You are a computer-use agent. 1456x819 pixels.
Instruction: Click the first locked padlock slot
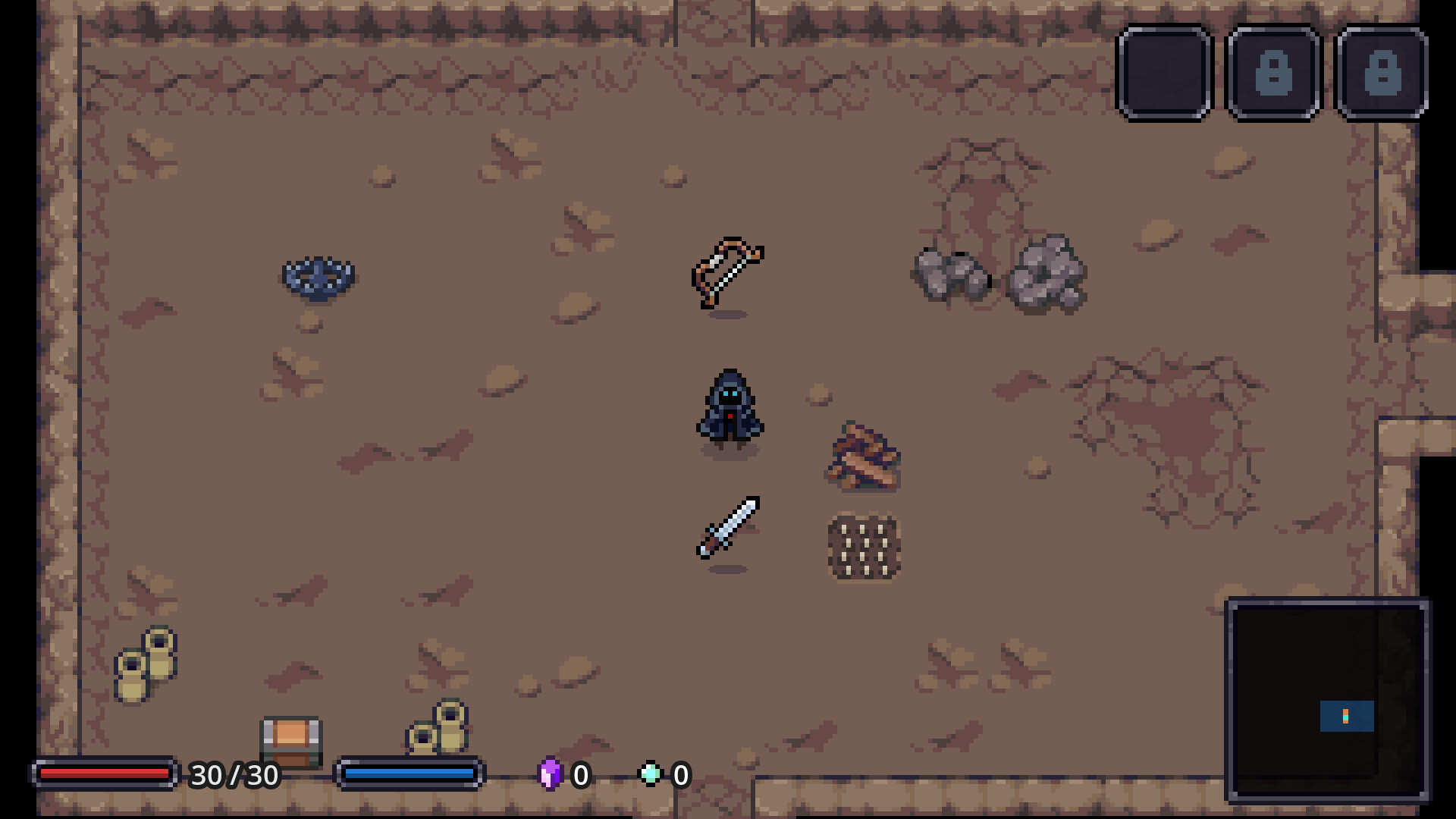click(1272, 72)
